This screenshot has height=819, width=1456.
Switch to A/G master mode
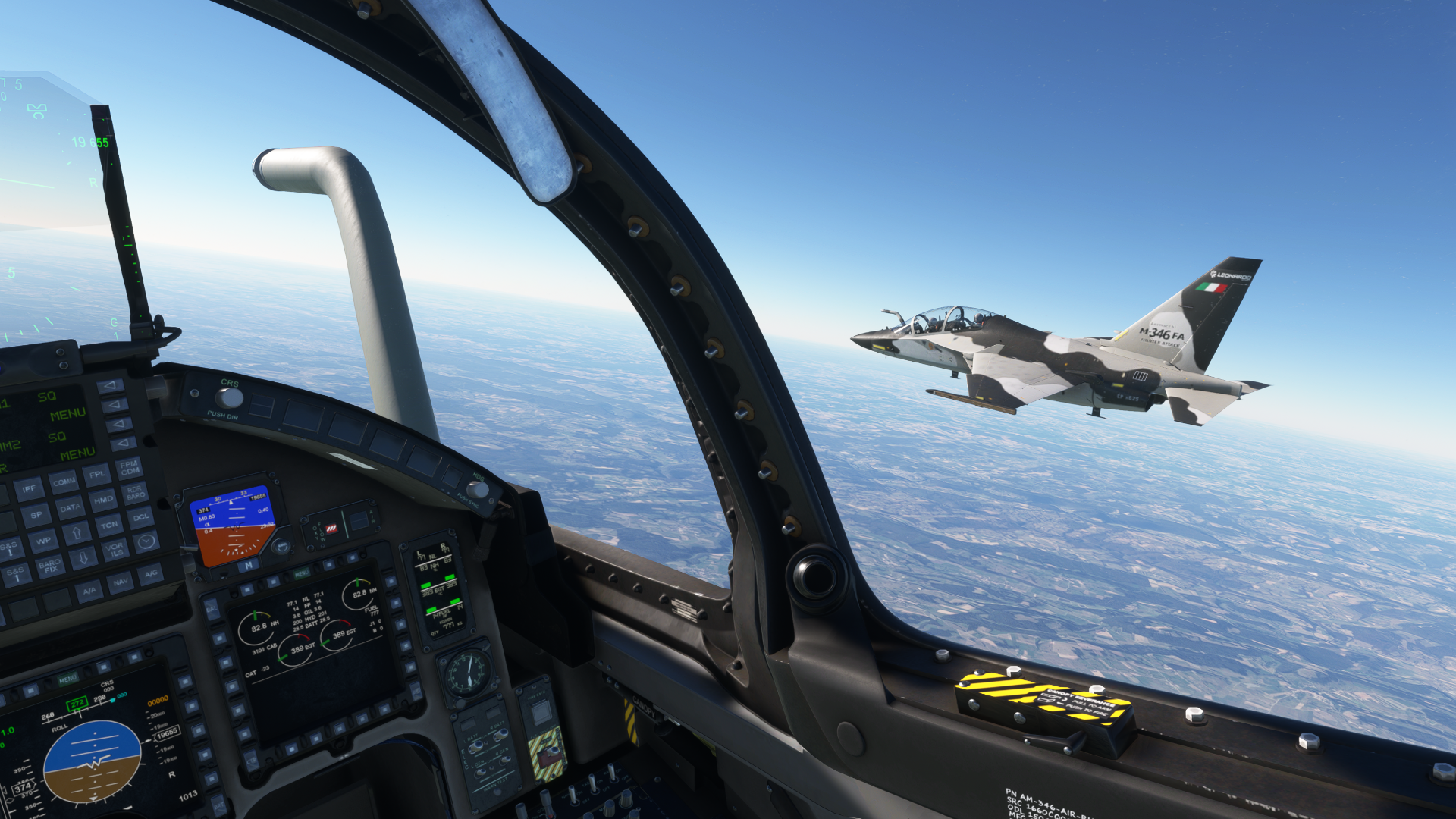(x=151, y=574)
